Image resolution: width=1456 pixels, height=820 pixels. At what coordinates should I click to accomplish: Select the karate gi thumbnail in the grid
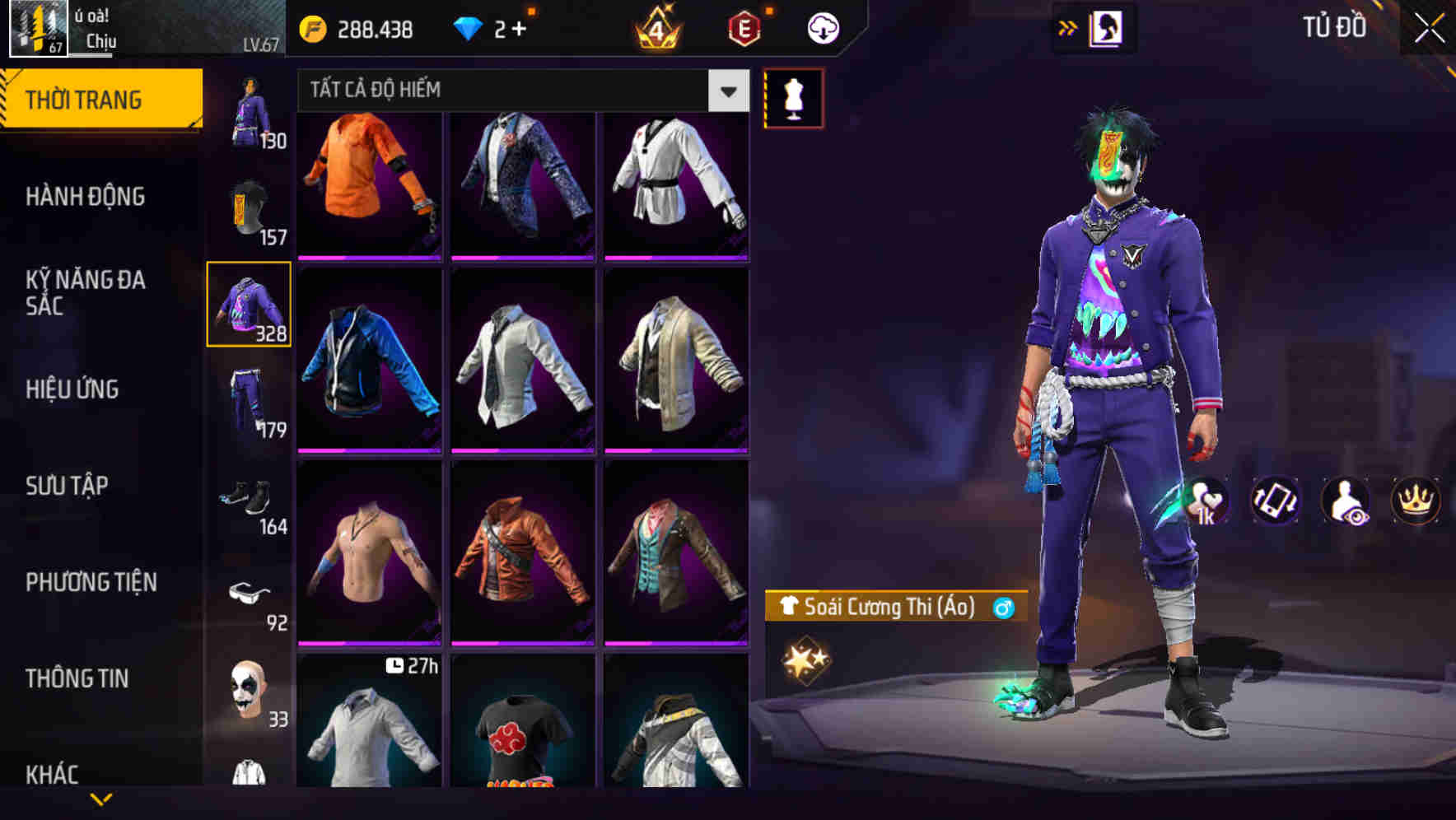pyautogui.click(x=674, y=183)
